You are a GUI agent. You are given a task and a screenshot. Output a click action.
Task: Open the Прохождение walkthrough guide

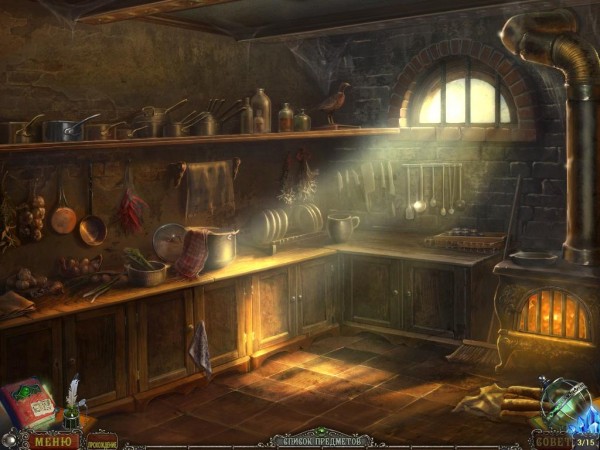pyautogui.click(x=101, y=440)
